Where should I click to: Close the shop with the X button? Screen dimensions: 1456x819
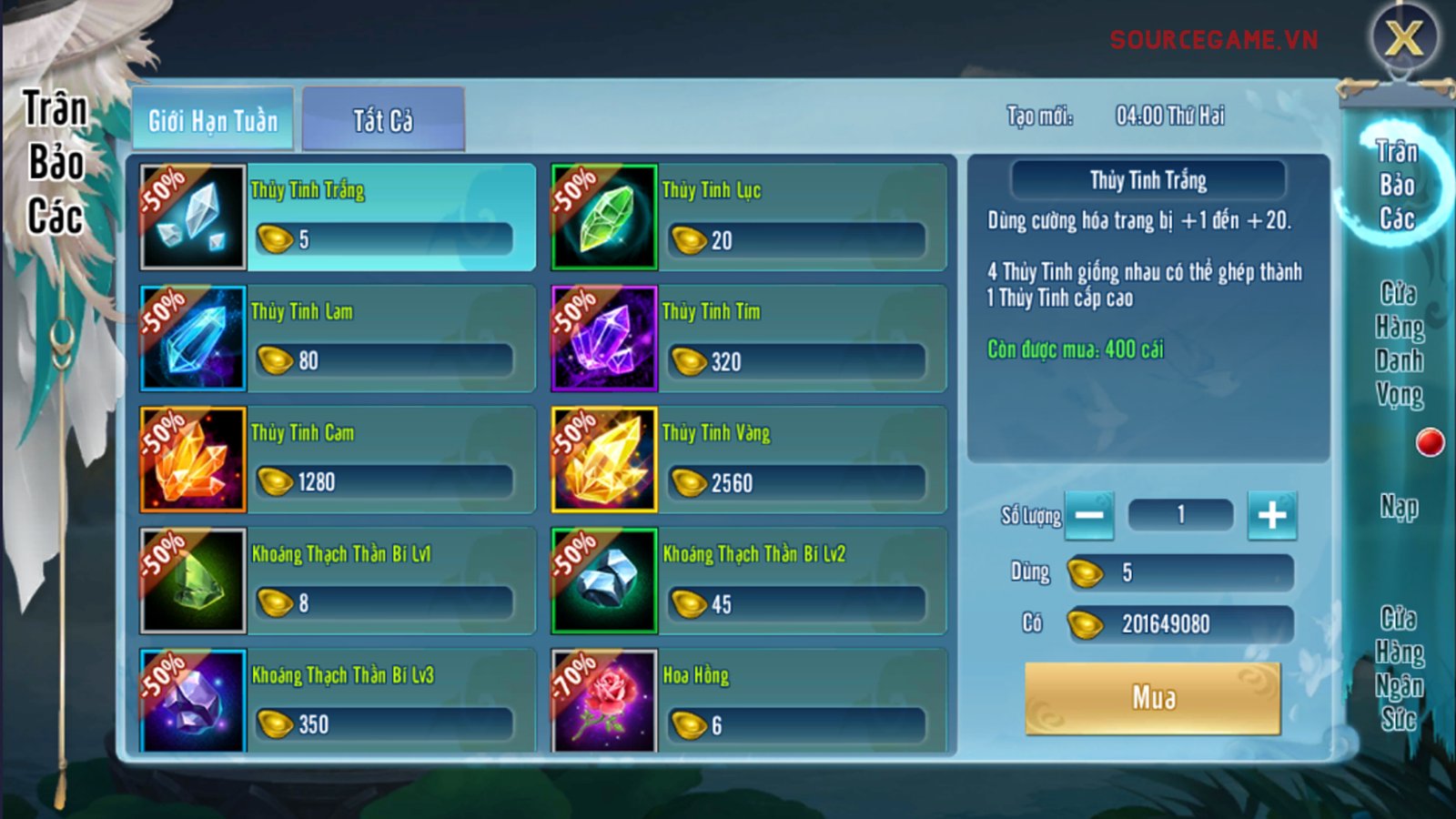[1404, 38]
